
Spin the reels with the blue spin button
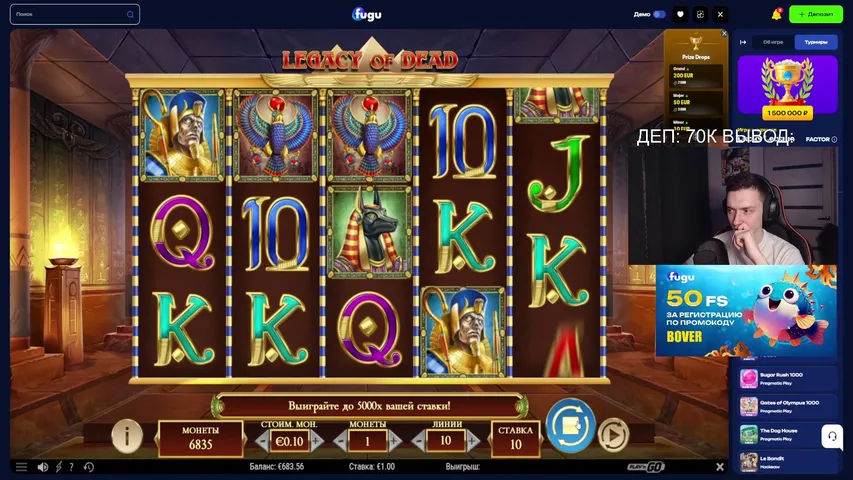570,425
